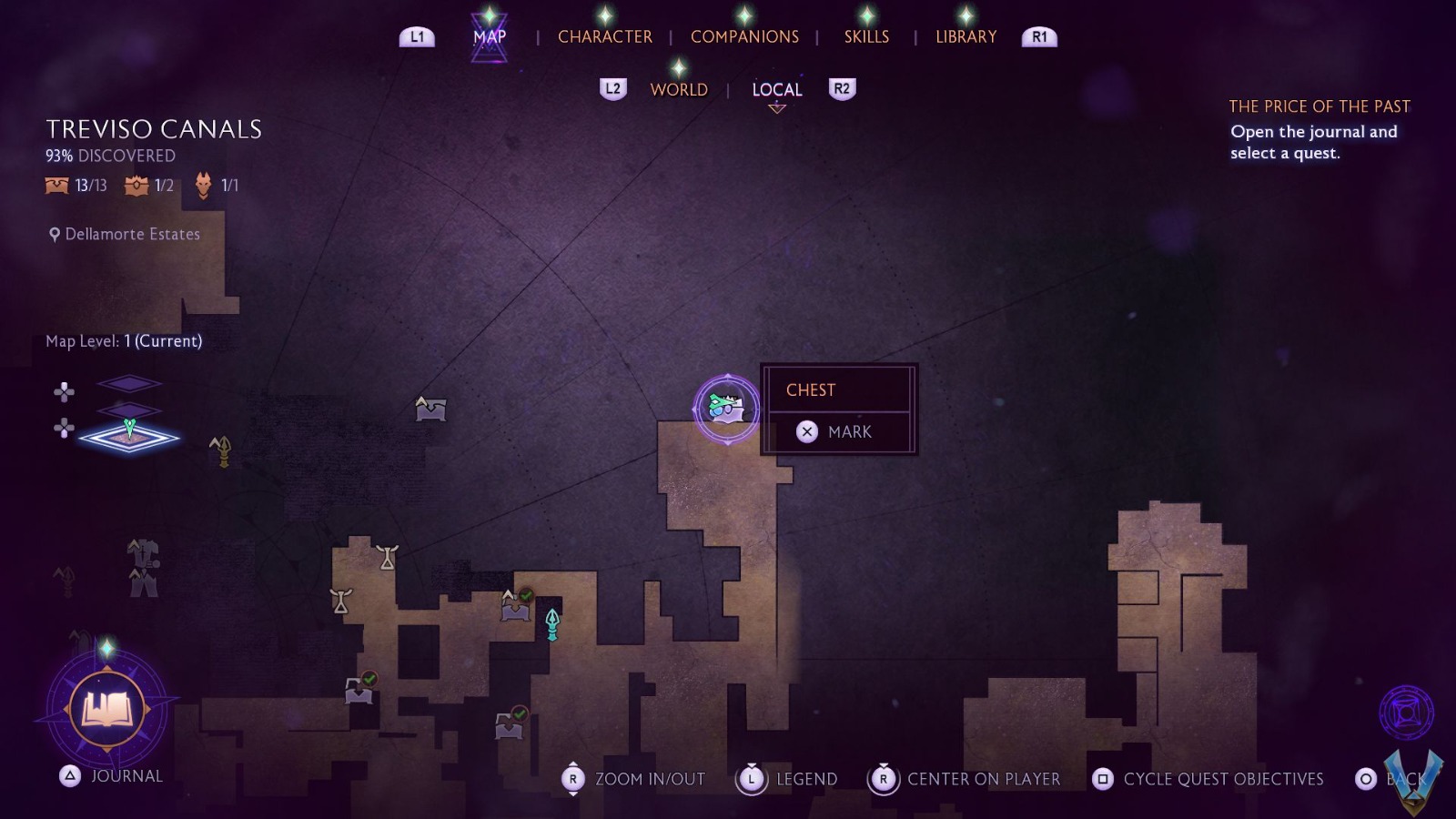Go to the Skills tab
This screenshot has width=1456, height=819.
866,36
